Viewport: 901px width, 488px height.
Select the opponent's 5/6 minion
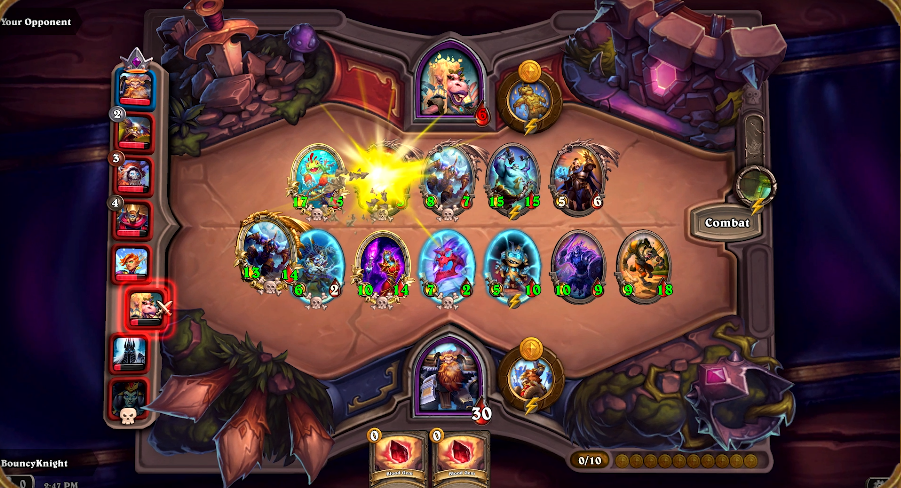tap(577, 180)
